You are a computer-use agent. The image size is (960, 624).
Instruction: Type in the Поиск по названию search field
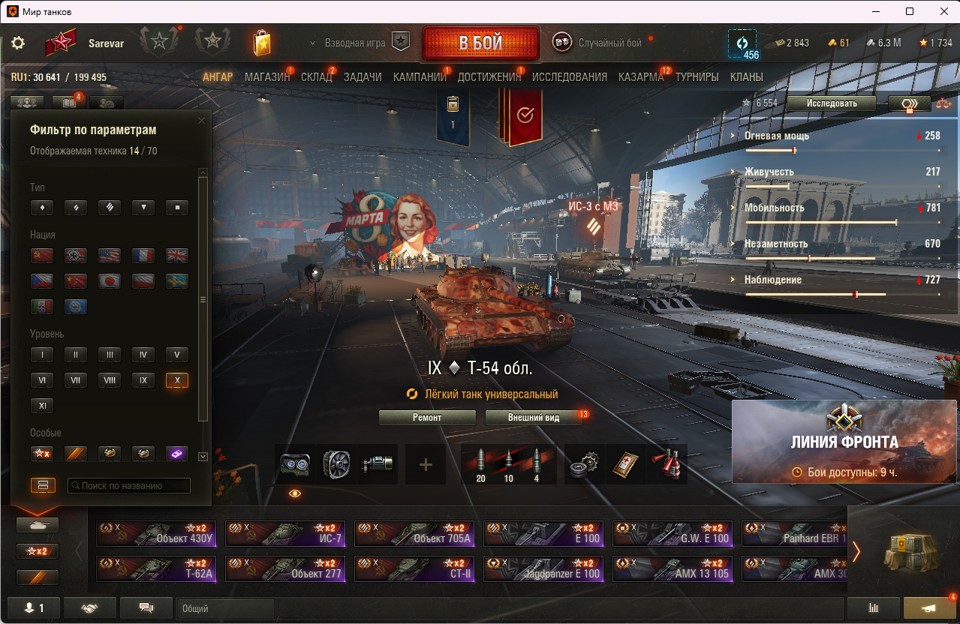point(129,486)
